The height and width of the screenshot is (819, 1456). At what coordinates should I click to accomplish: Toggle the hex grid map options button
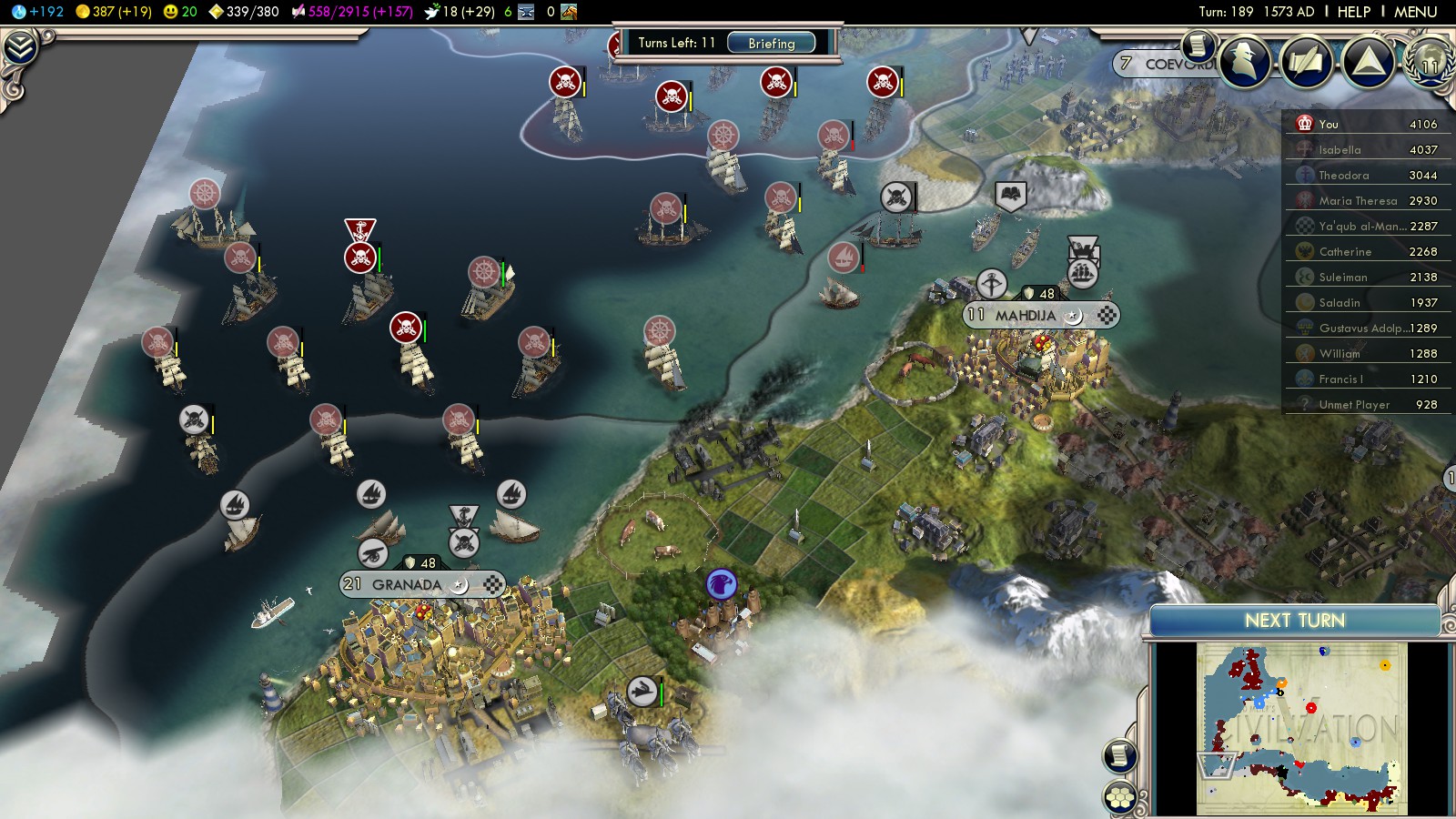point(1120,798)
